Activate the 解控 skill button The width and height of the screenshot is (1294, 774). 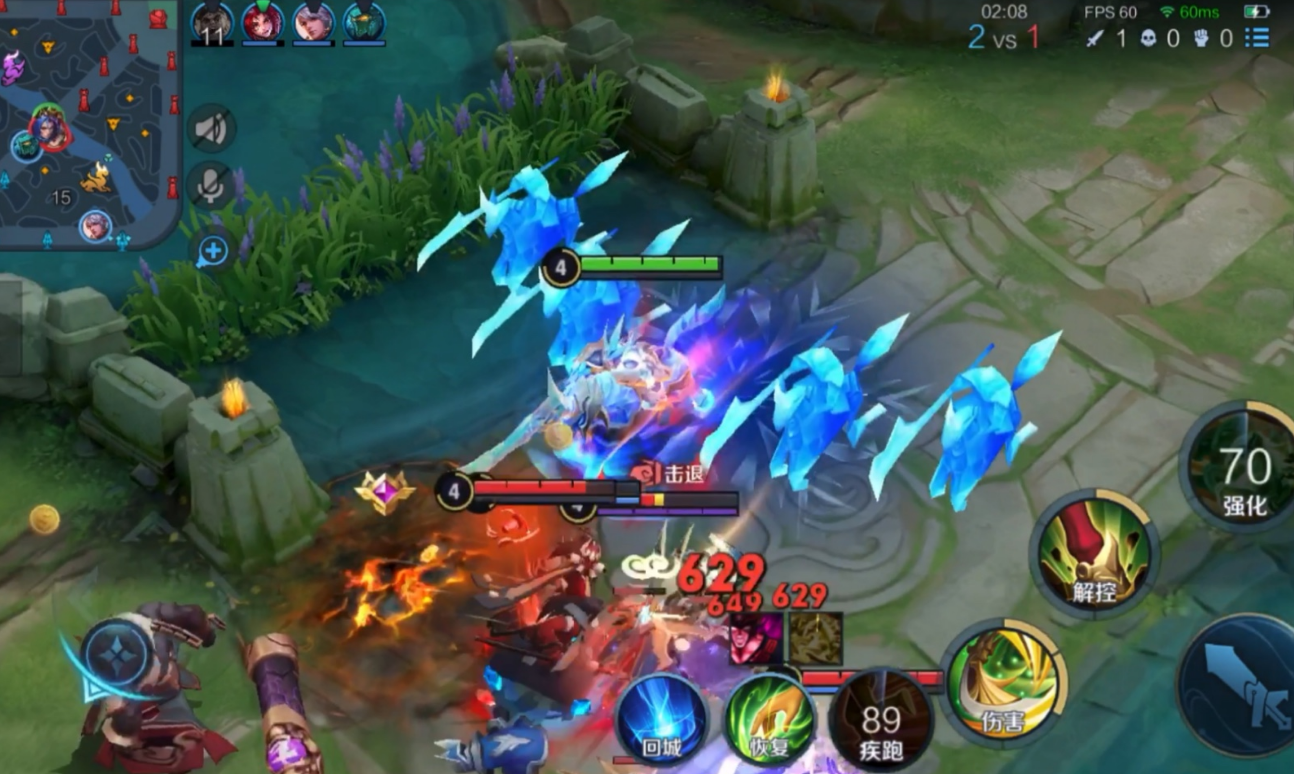pyautogui.click(x=1093, y=553)
